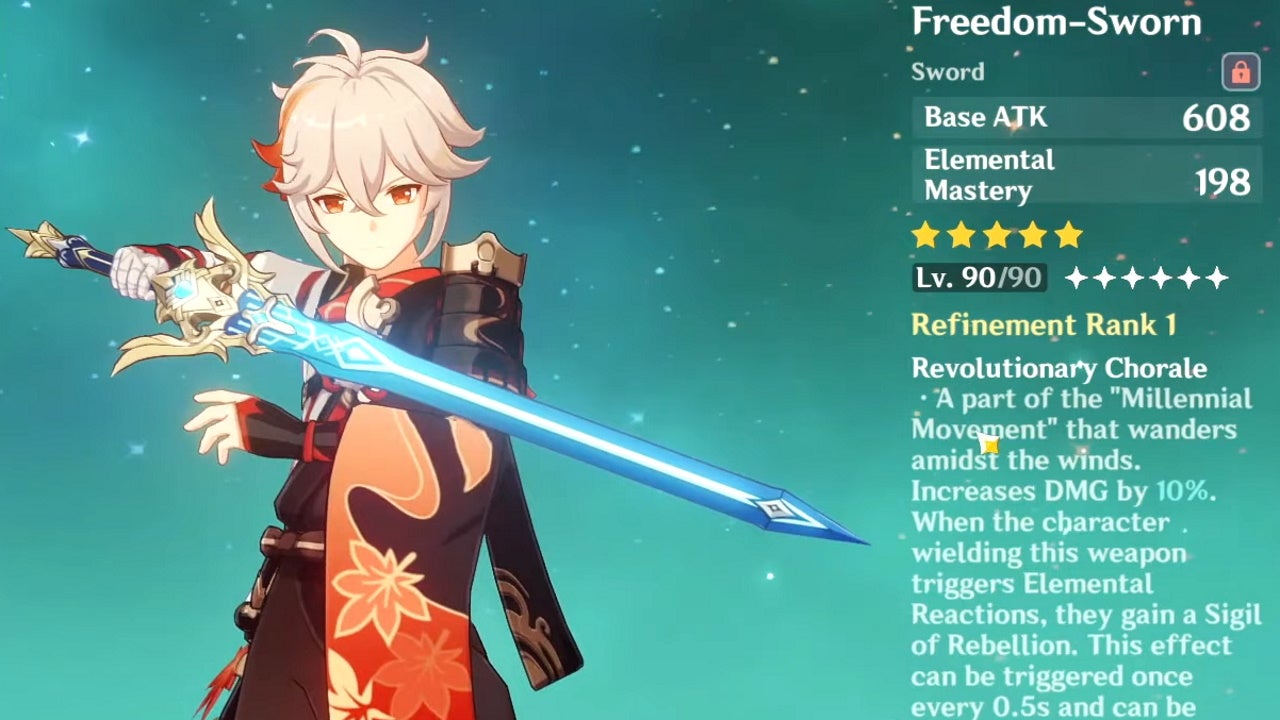Screen dimensions: 1280x720
Task: Click the yellow rarity star progress row
Action: click(x=998, y=234)
